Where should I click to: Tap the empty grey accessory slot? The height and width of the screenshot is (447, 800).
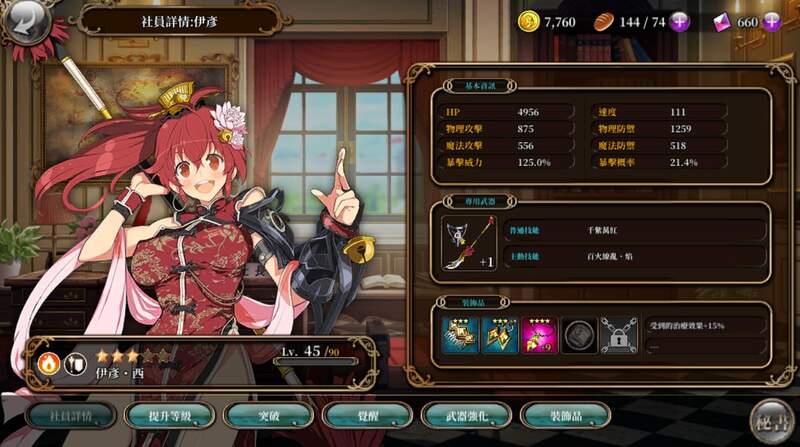point(578,335)
